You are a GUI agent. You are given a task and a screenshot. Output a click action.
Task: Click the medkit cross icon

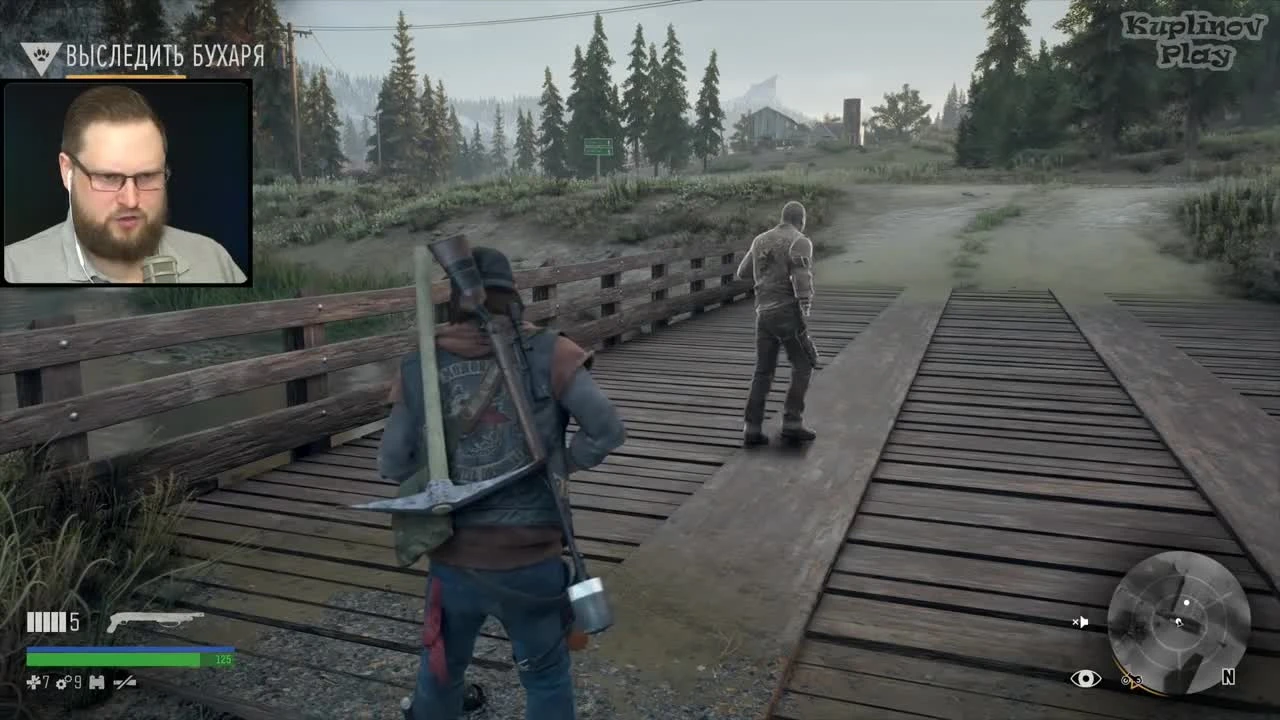(33, 682)
